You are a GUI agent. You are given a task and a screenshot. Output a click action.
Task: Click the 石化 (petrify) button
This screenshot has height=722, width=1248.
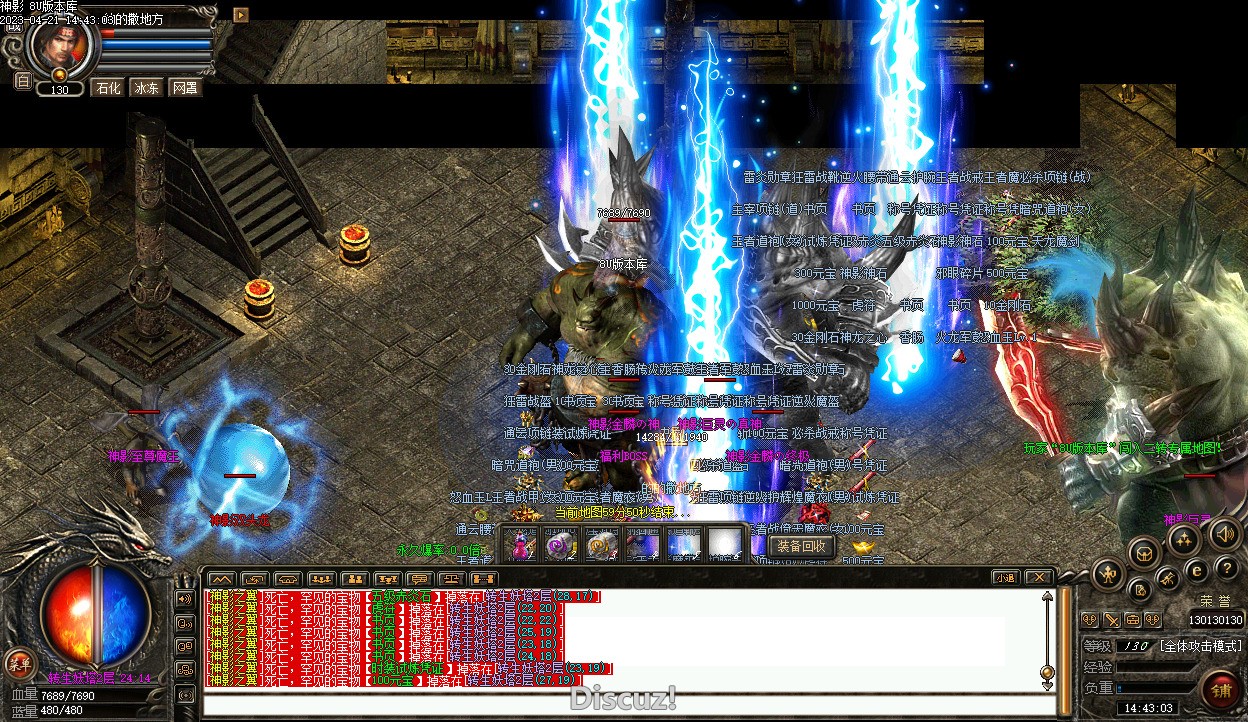coord(107,88)
